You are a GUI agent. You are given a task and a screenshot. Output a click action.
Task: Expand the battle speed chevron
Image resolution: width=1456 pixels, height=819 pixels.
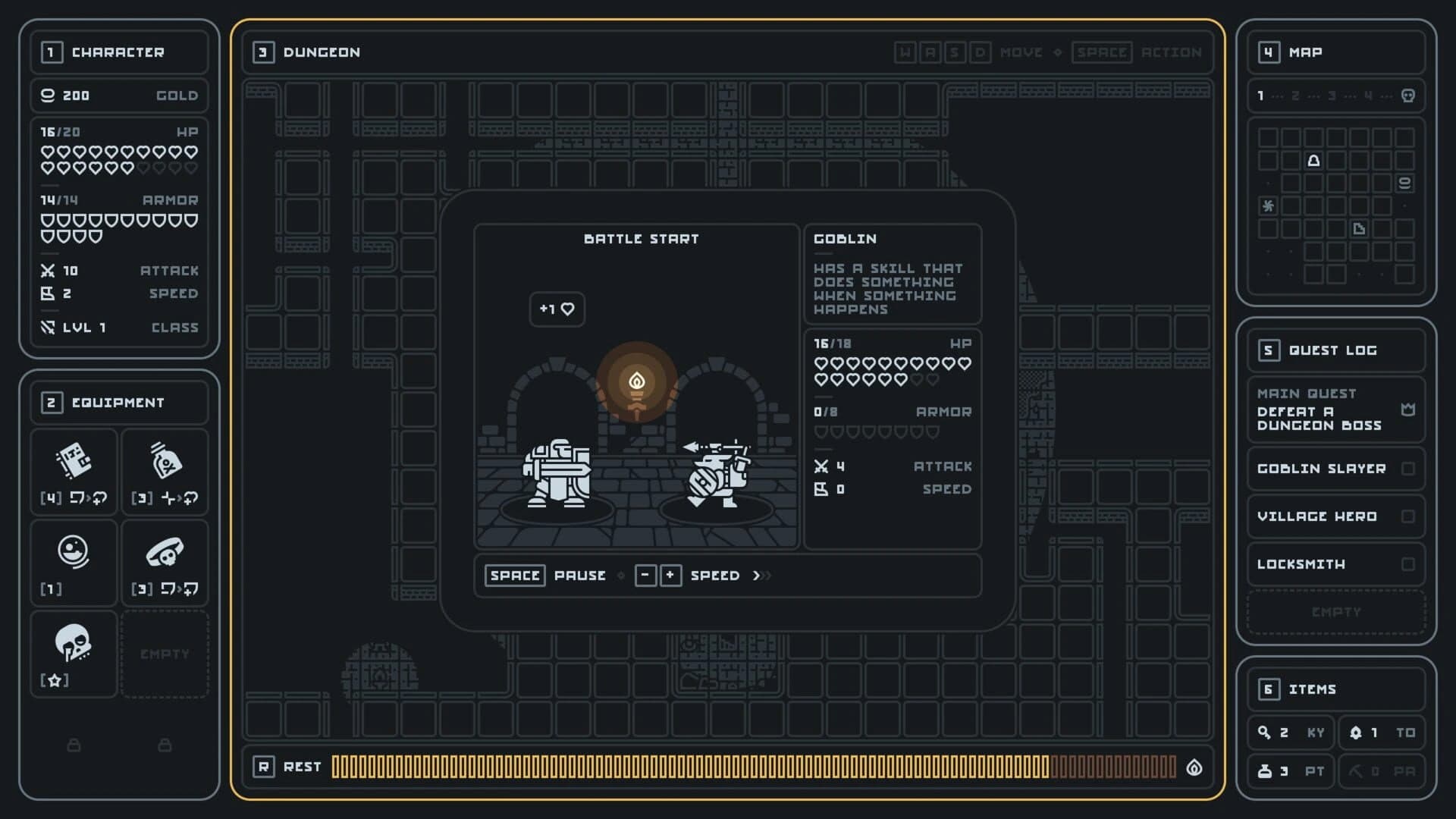[761, 576]
